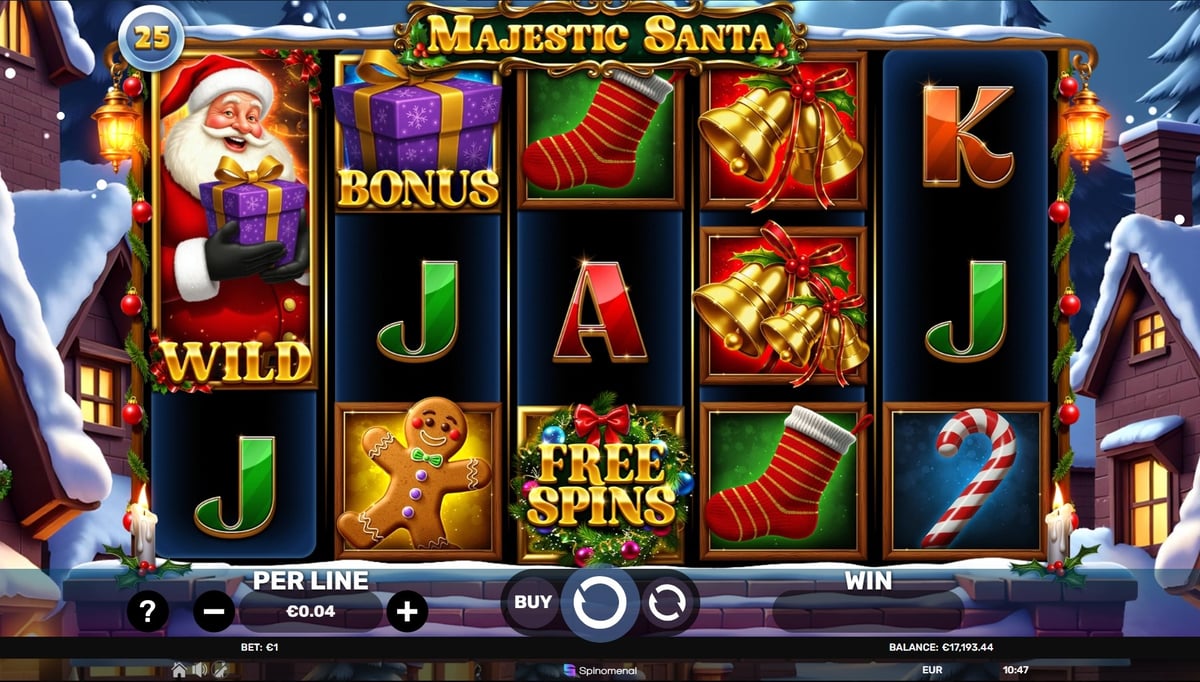
Task: Open the BUY bonus feature
Action: pos(532,602)
